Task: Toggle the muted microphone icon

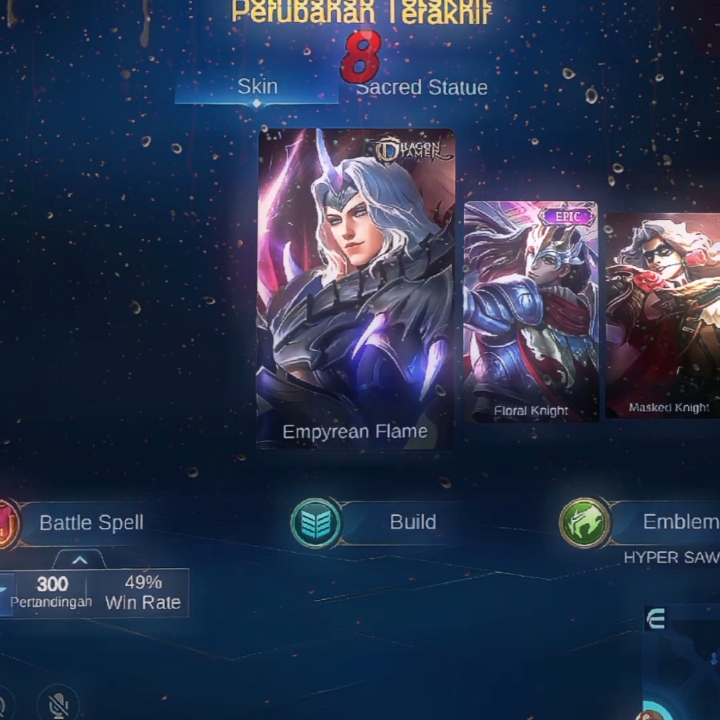Action: coord(58,705)
